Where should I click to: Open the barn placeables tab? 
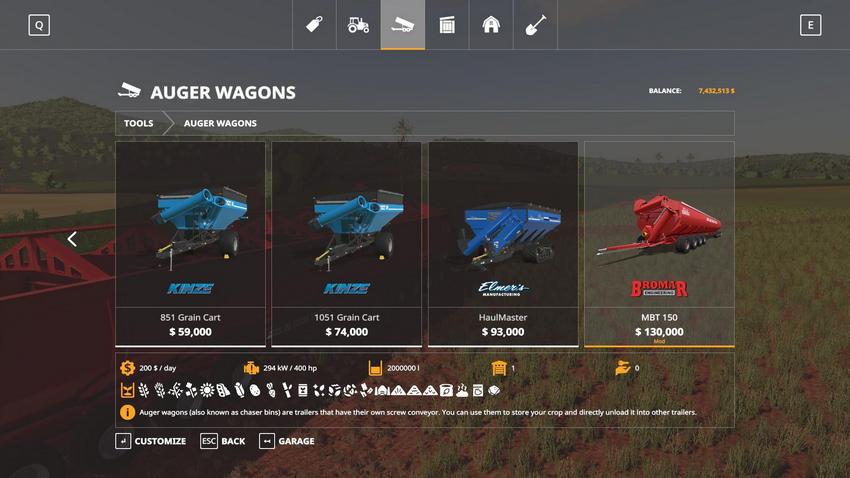[491, 25]
